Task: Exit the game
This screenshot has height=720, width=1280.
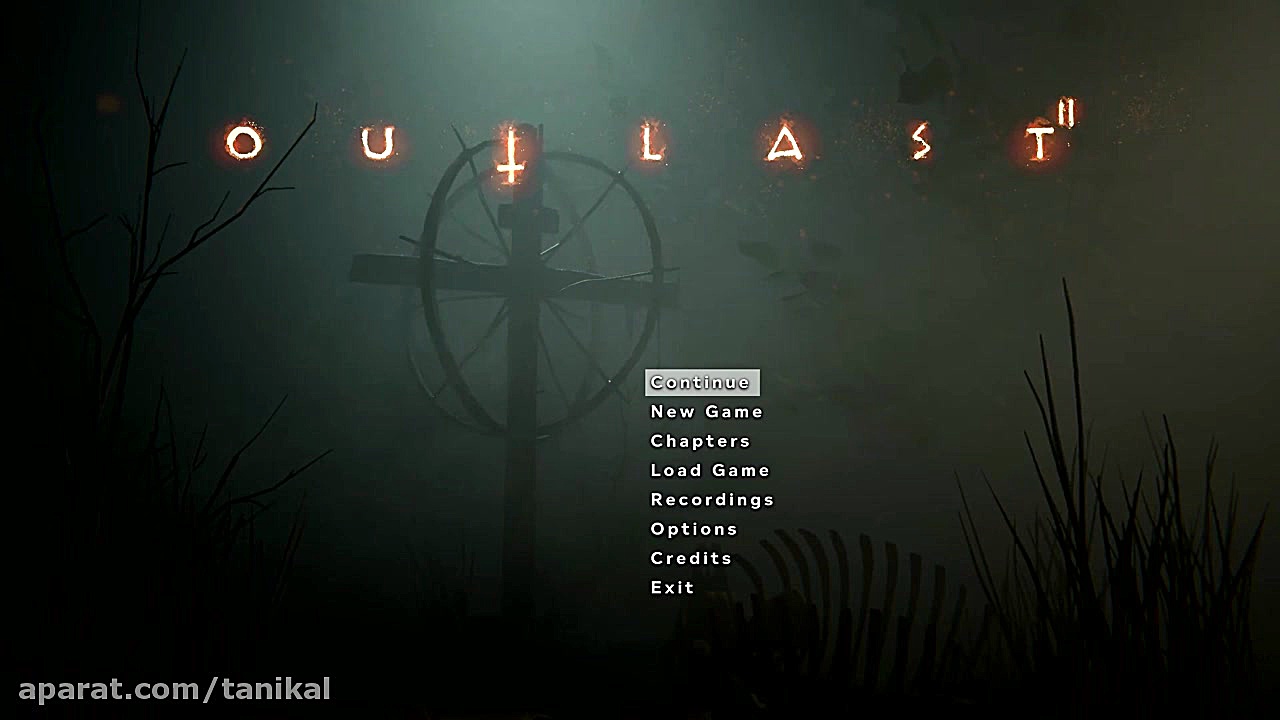Action: [x=671, y=587]
